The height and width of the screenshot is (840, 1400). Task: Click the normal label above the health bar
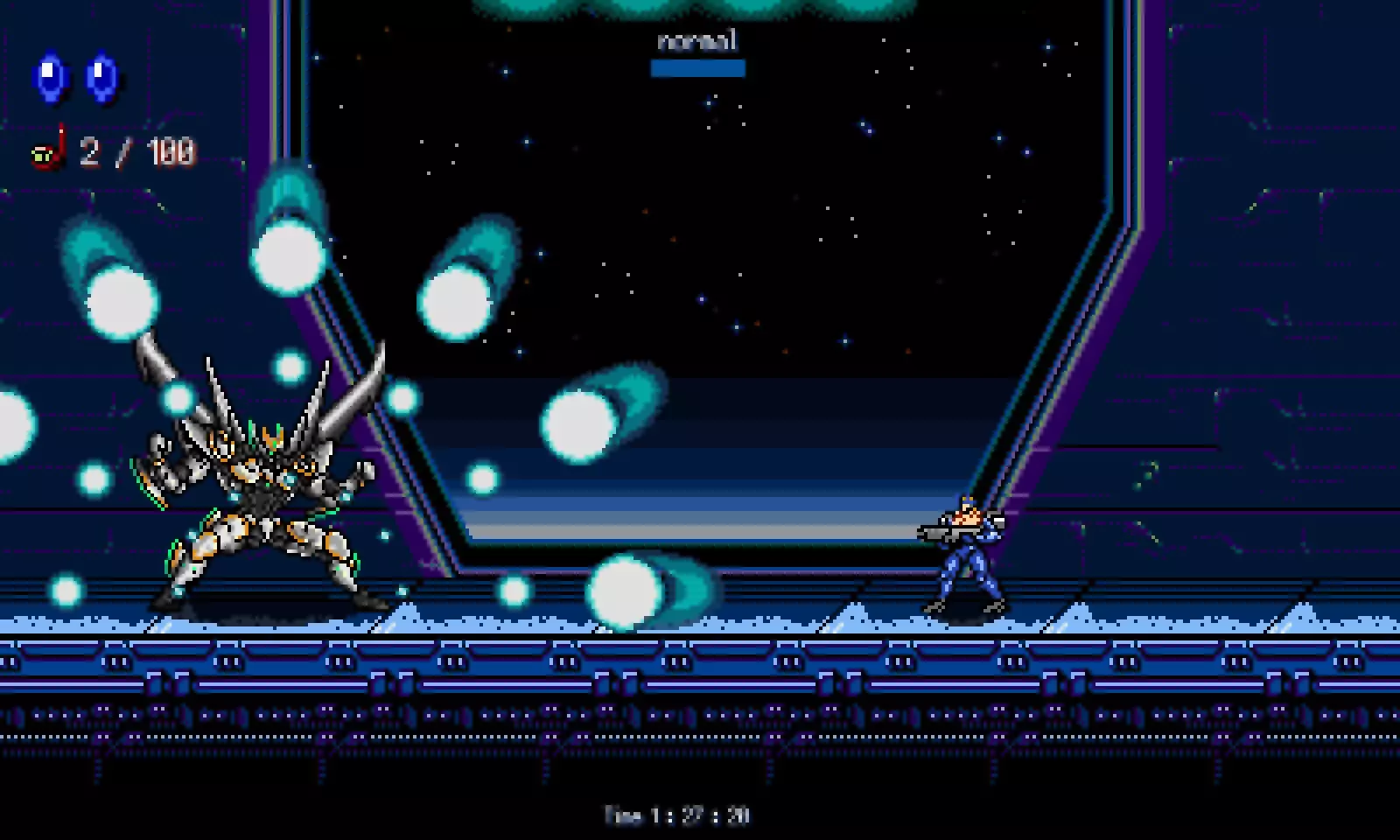pyautogui.click(x=697, y=40)
